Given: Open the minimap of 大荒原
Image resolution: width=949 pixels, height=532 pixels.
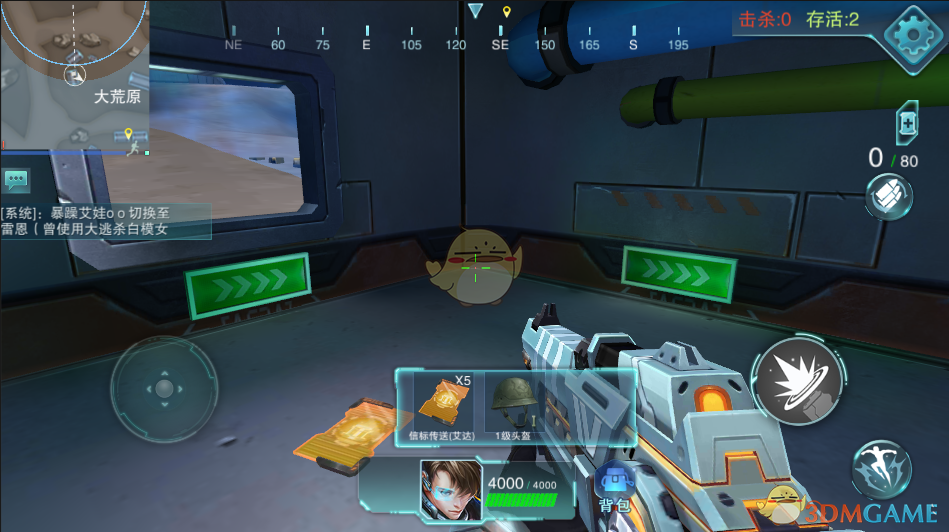Looking at the screenshot, I should tap(74, 75).
